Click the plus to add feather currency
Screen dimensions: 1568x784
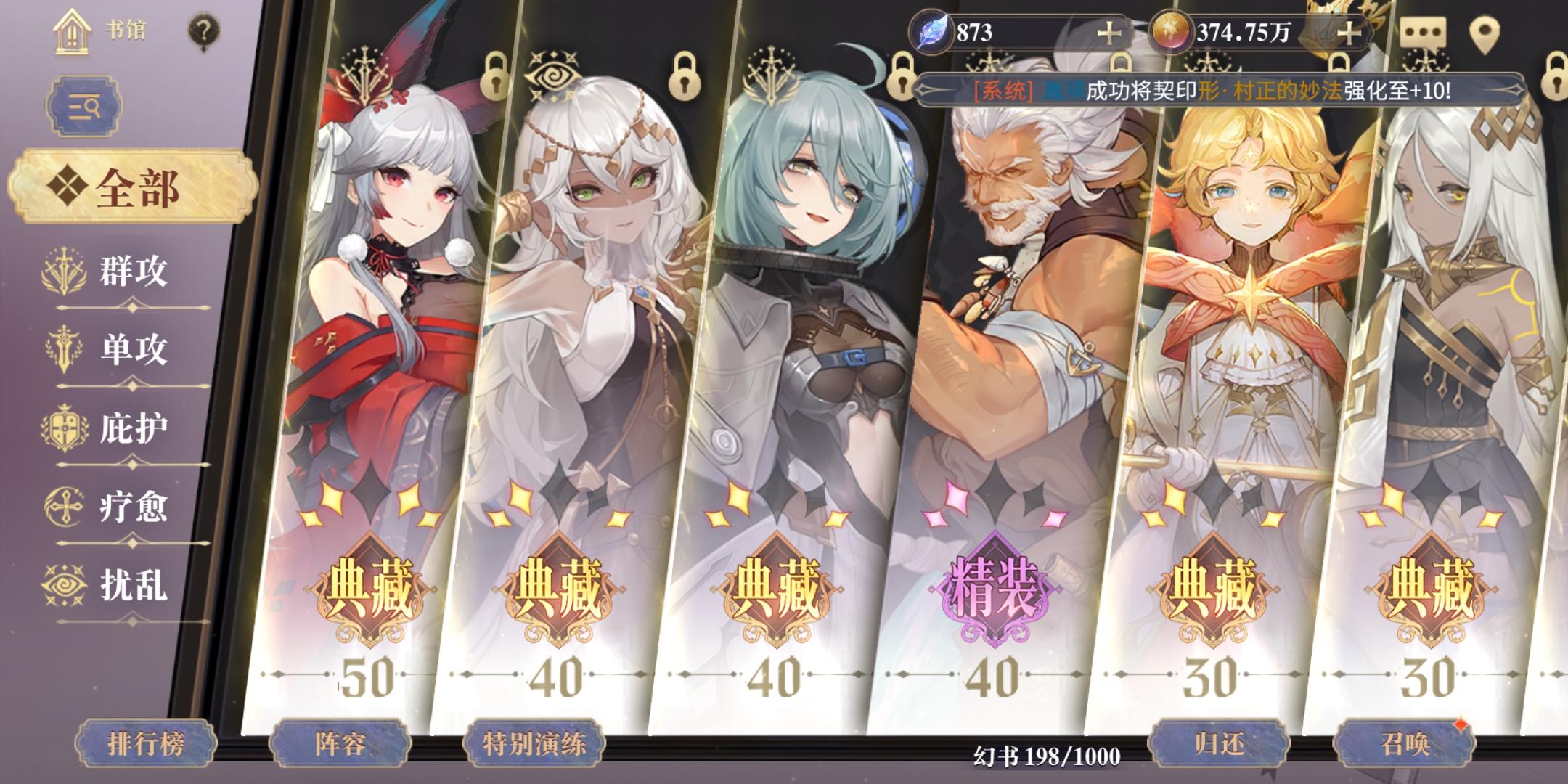tap(1110, 32)
